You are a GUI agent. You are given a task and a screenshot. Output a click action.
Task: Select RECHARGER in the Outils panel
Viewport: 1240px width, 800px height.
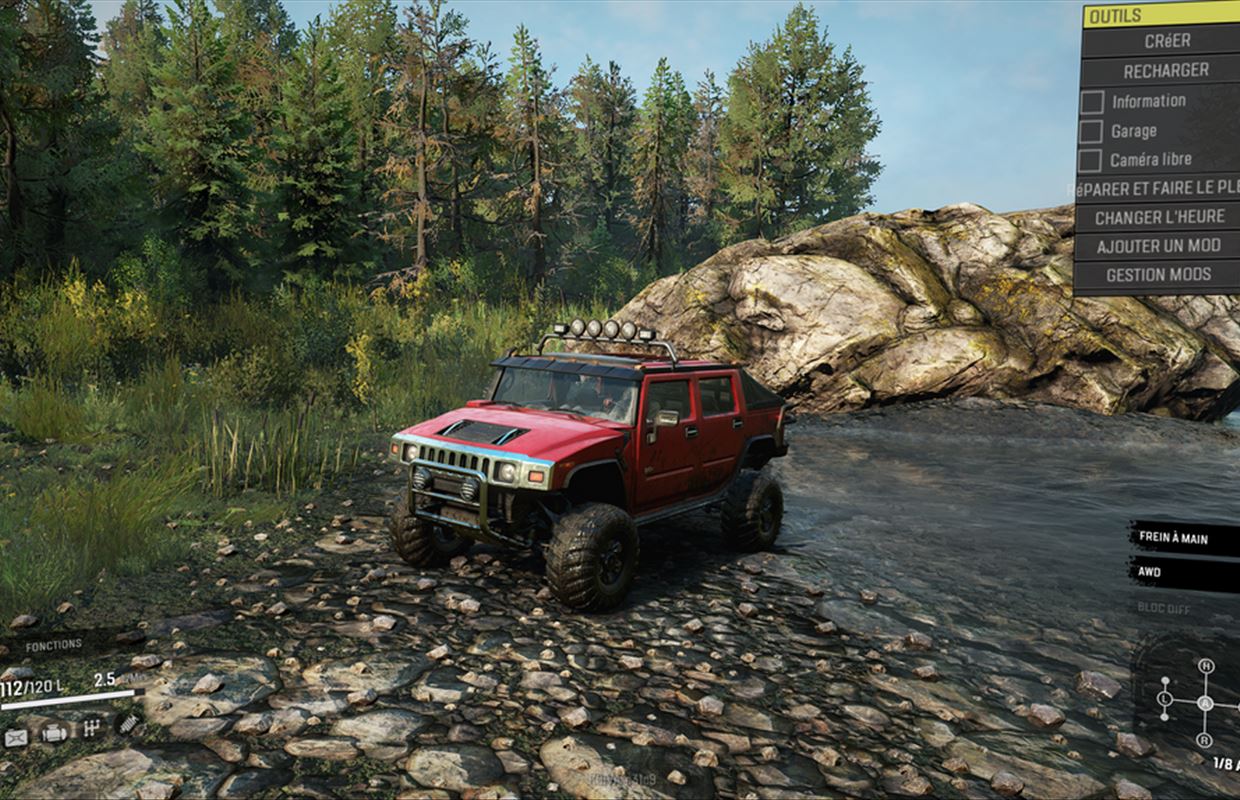click(1160, 71)
